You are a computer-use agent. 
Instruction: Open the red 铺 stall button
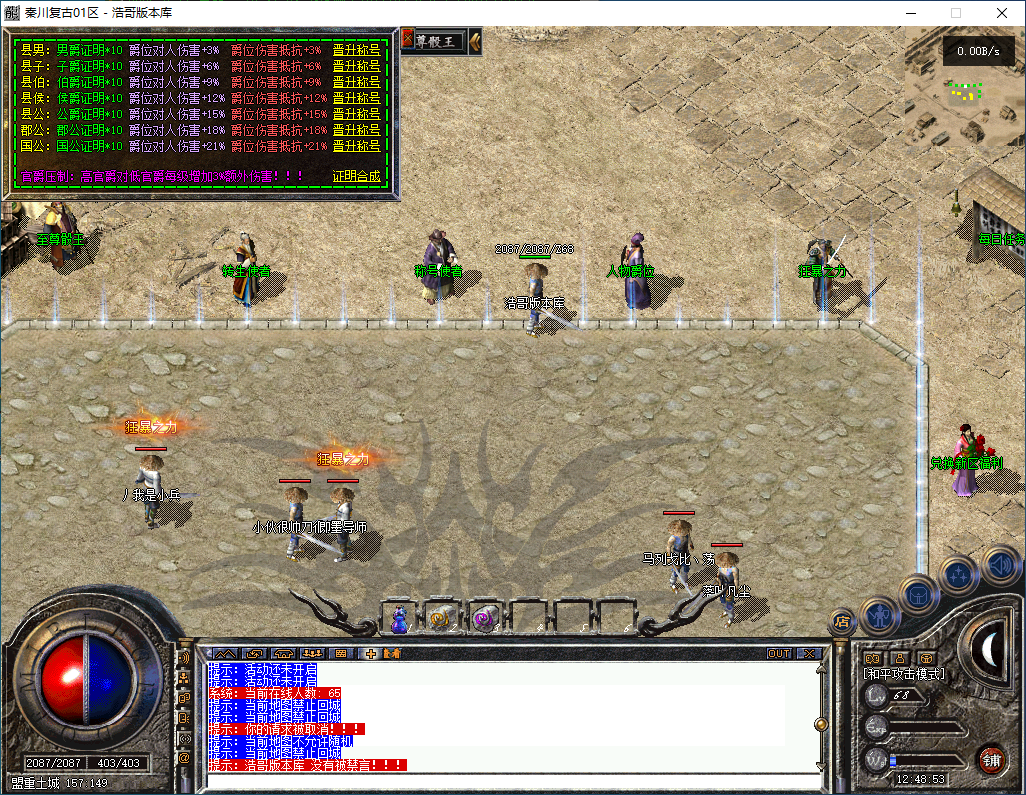[991, 758]
